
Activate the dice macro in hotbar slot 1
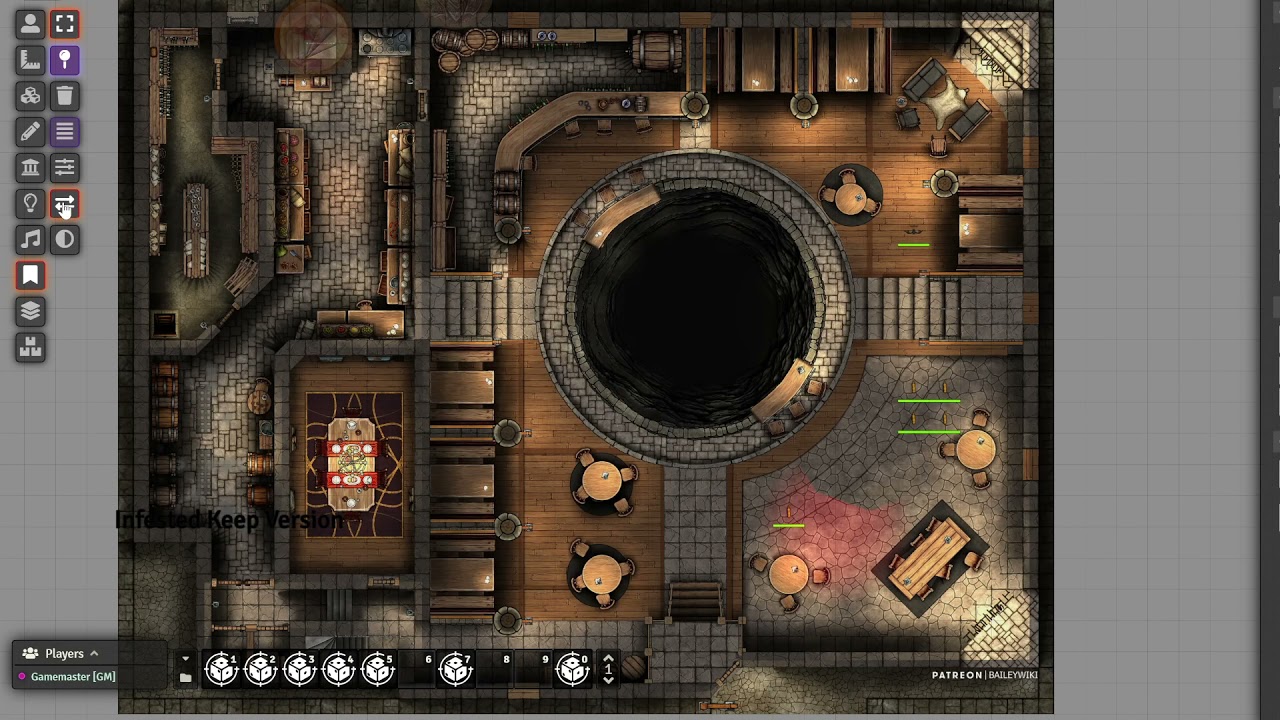(221, 669)
